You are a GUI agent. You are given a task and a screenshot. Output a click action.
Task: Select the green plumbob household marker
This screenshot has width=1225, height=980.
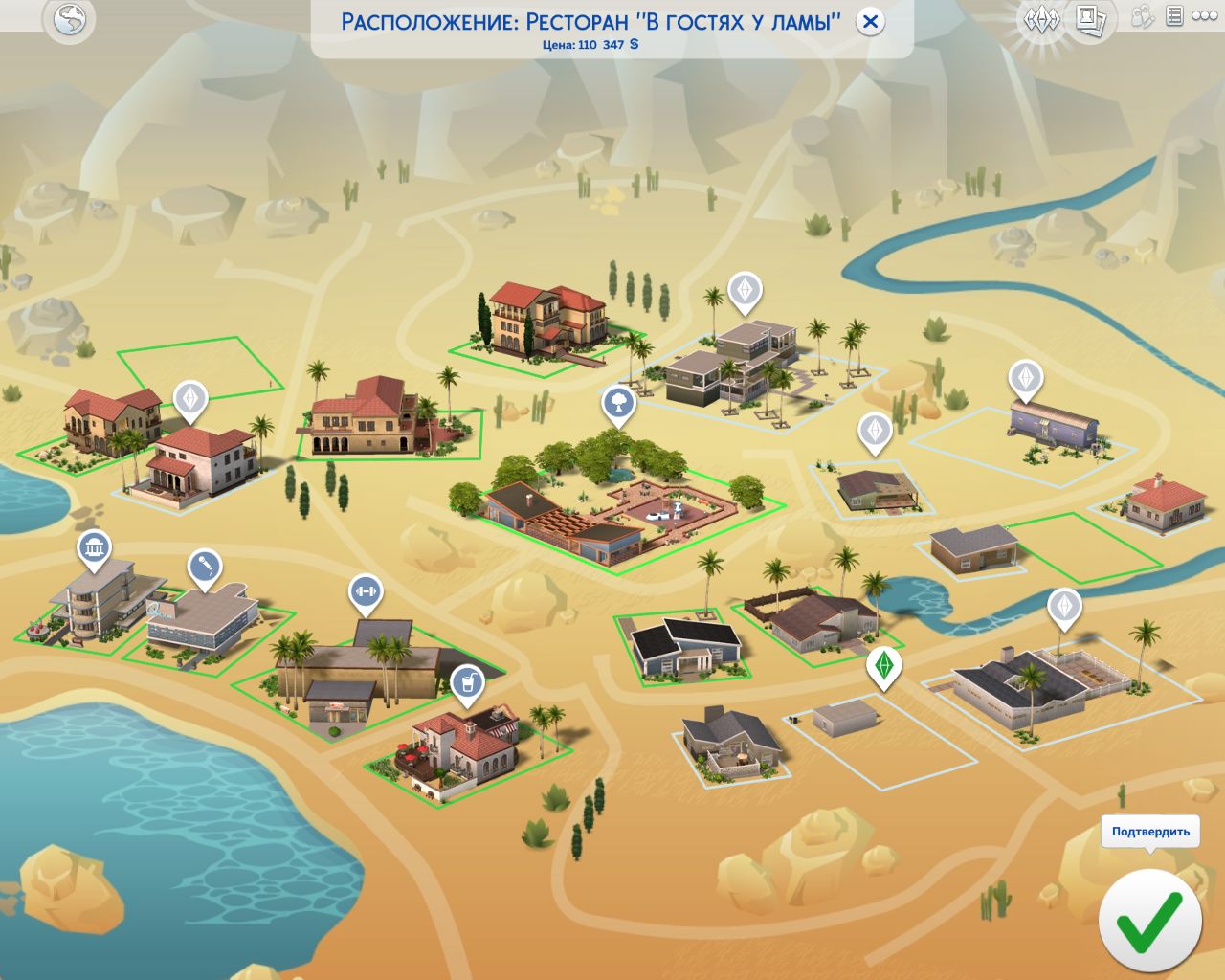pos(884,665)
